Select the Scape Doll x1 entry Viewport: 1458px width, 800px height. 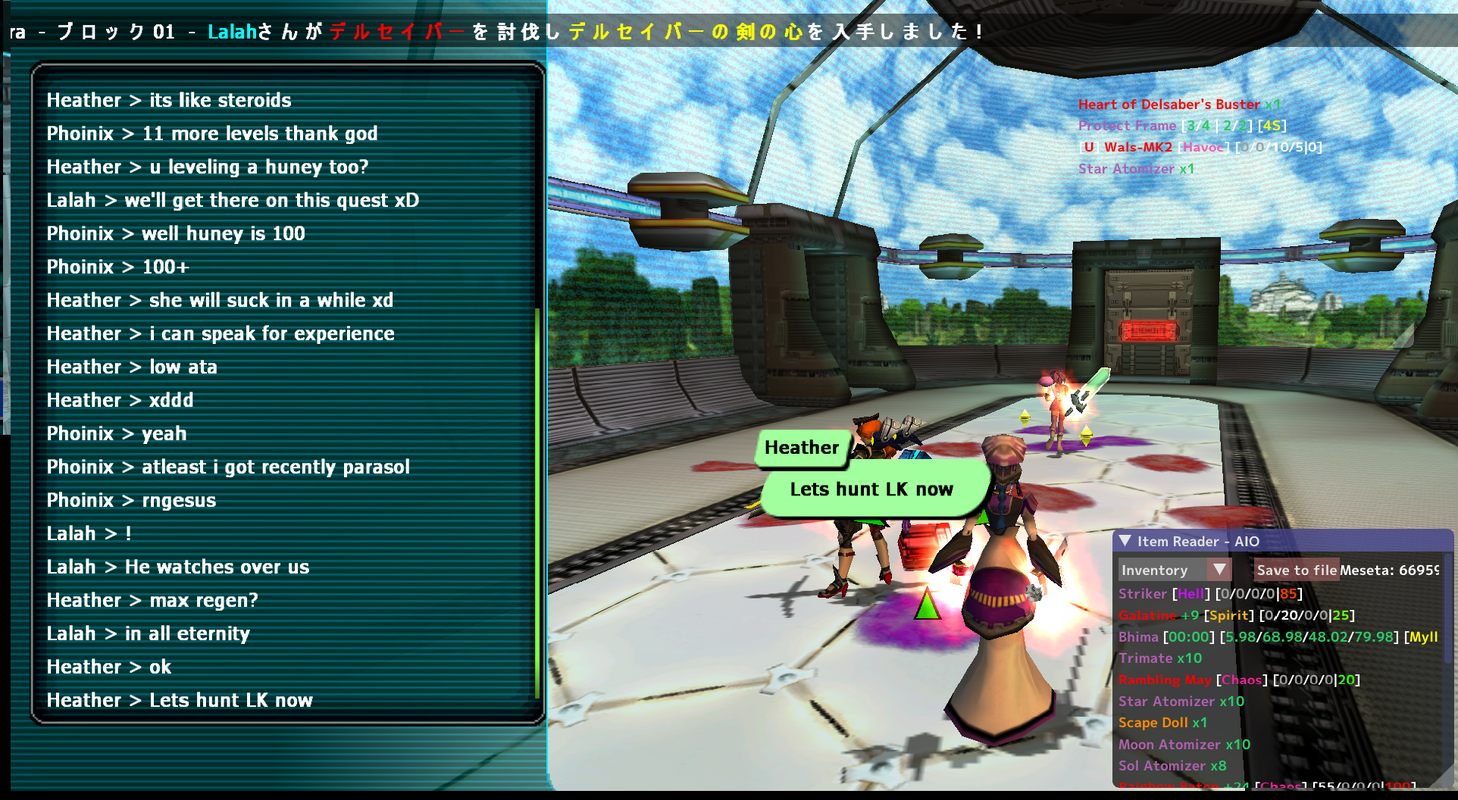click(x=1163, y=723)
